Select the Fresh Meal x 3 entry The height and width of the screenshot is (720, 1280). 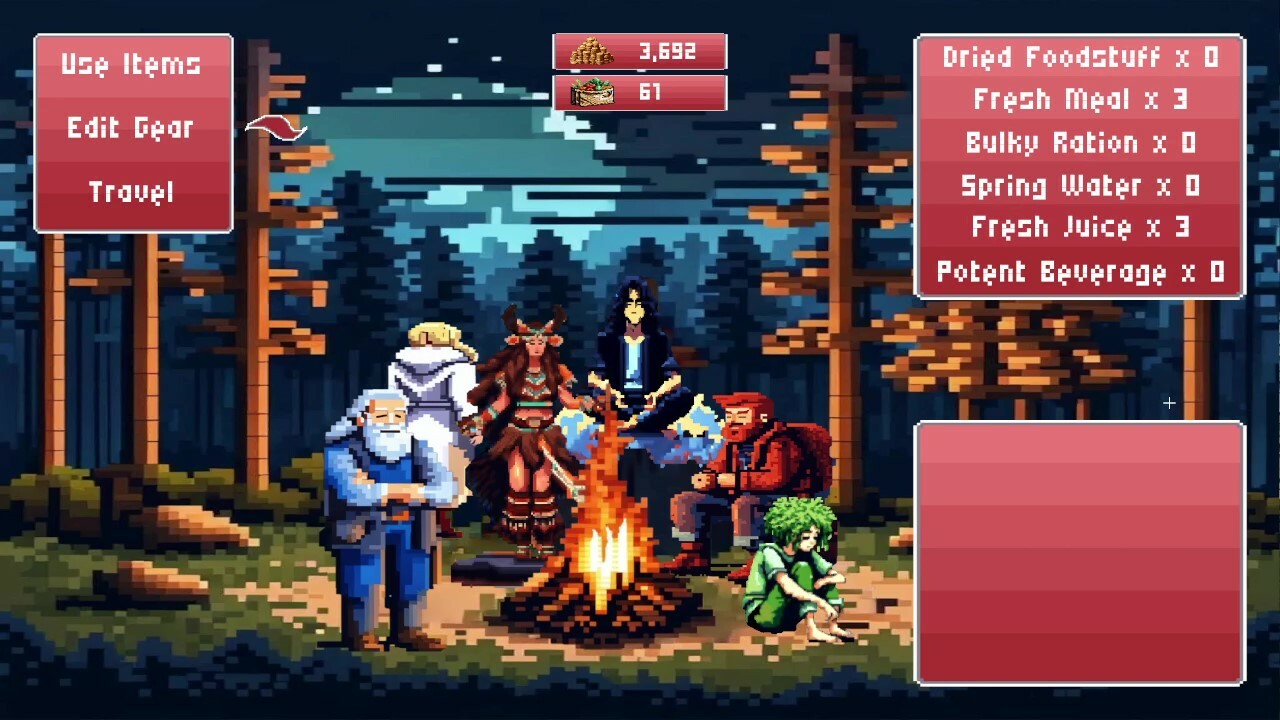pyautogui.click(x=1080, y=100)
